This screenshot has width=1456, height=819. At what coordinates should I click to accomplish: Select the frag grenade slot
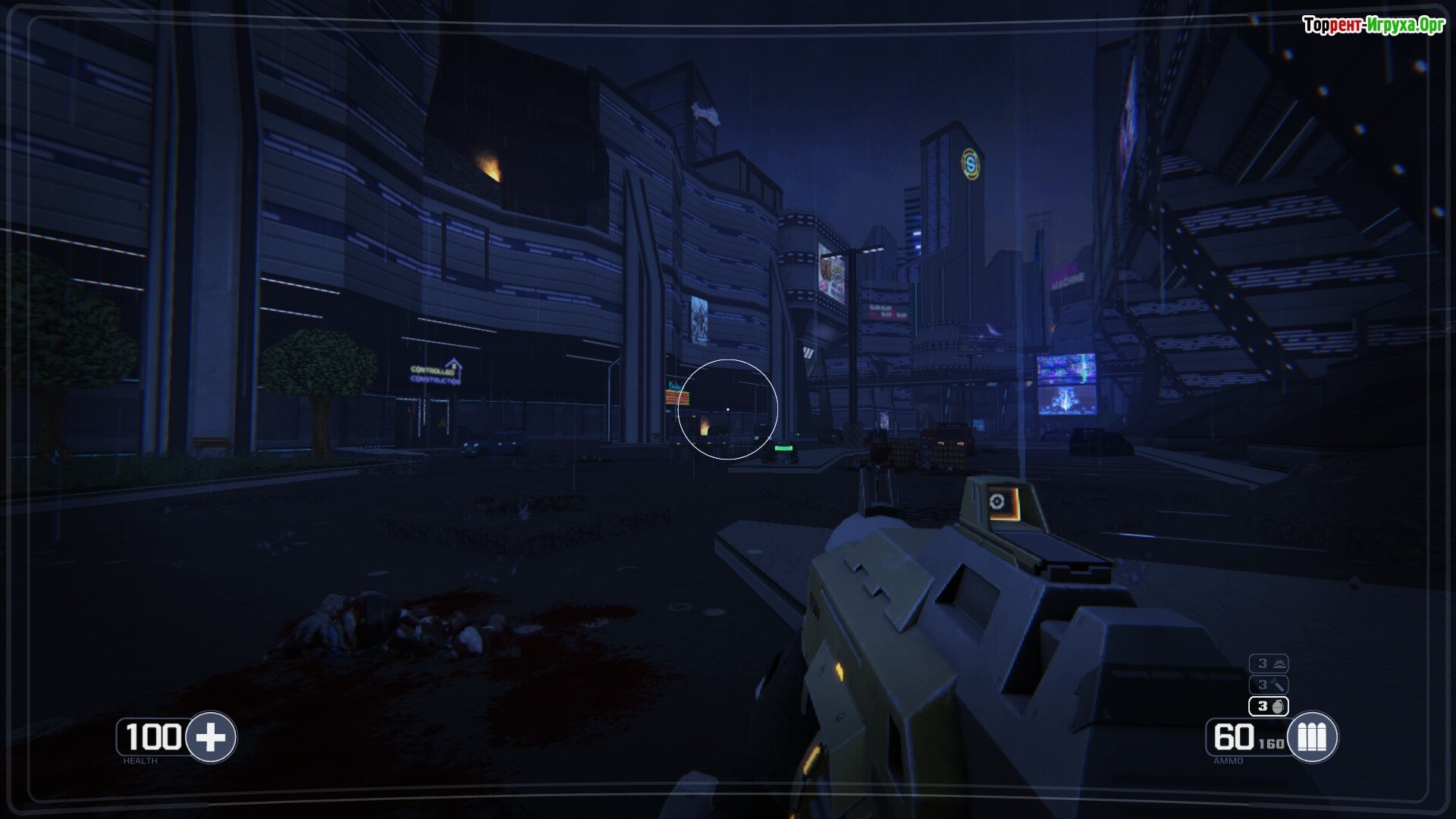[x=1269, y=706]
